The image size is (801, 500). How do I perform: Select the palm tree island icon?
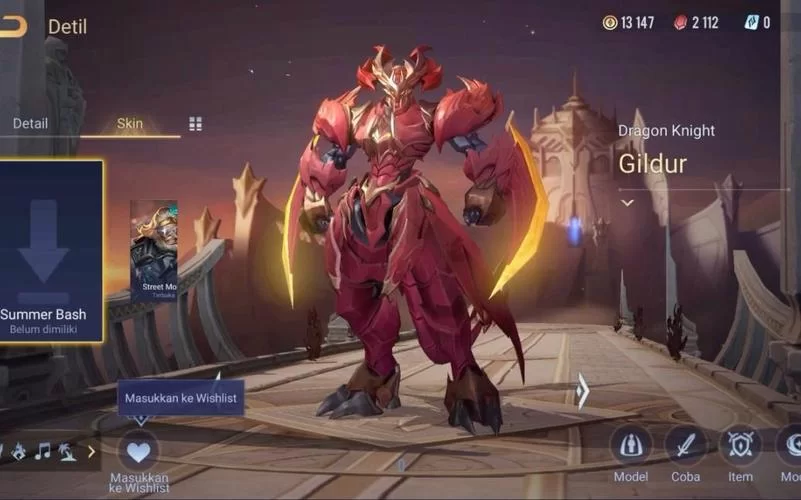tap(66, 451)
